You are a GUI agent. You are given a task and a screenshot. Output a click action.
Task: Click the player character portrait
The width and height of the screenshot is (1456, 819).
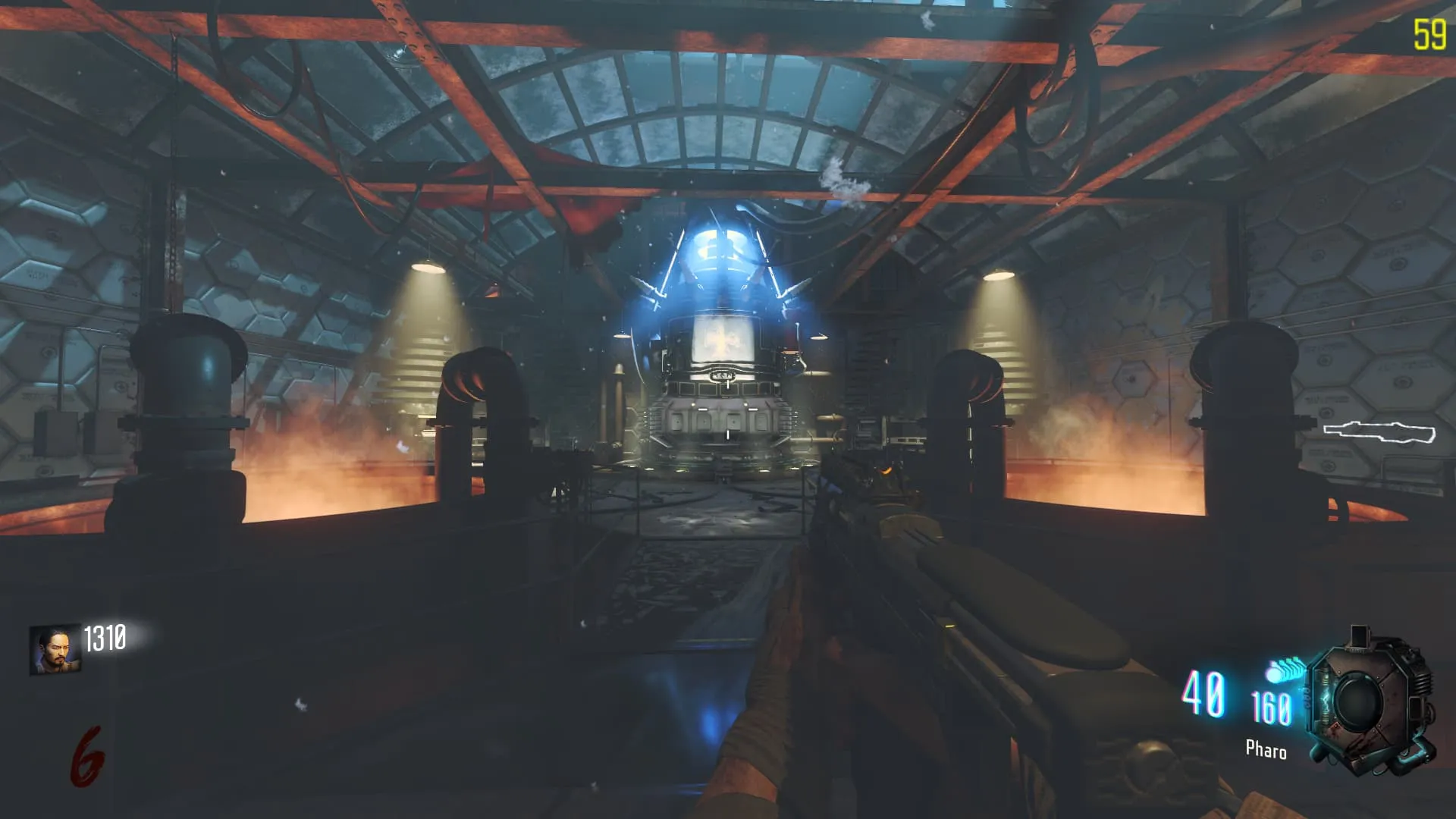tap(55, 650)
